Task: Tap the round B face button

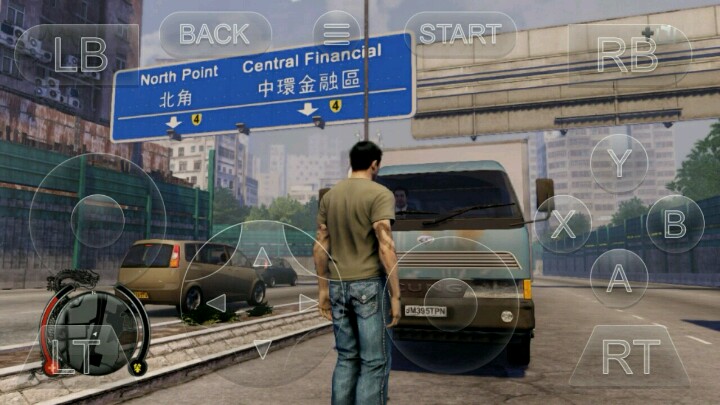Action: click(x=675, y=223)
